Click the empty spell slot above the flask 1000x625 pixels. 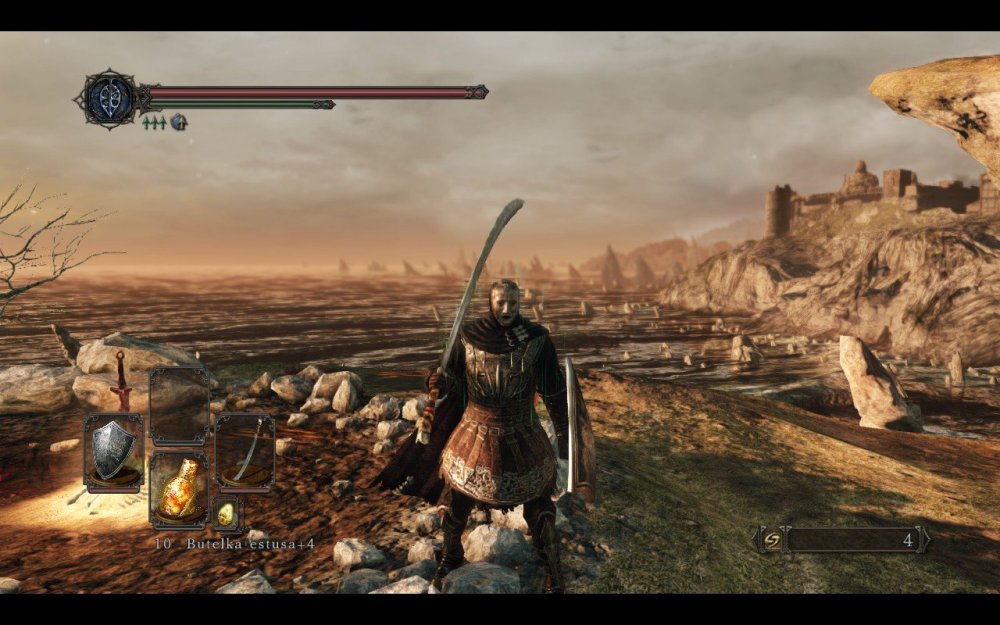click(x=179, y=405)
